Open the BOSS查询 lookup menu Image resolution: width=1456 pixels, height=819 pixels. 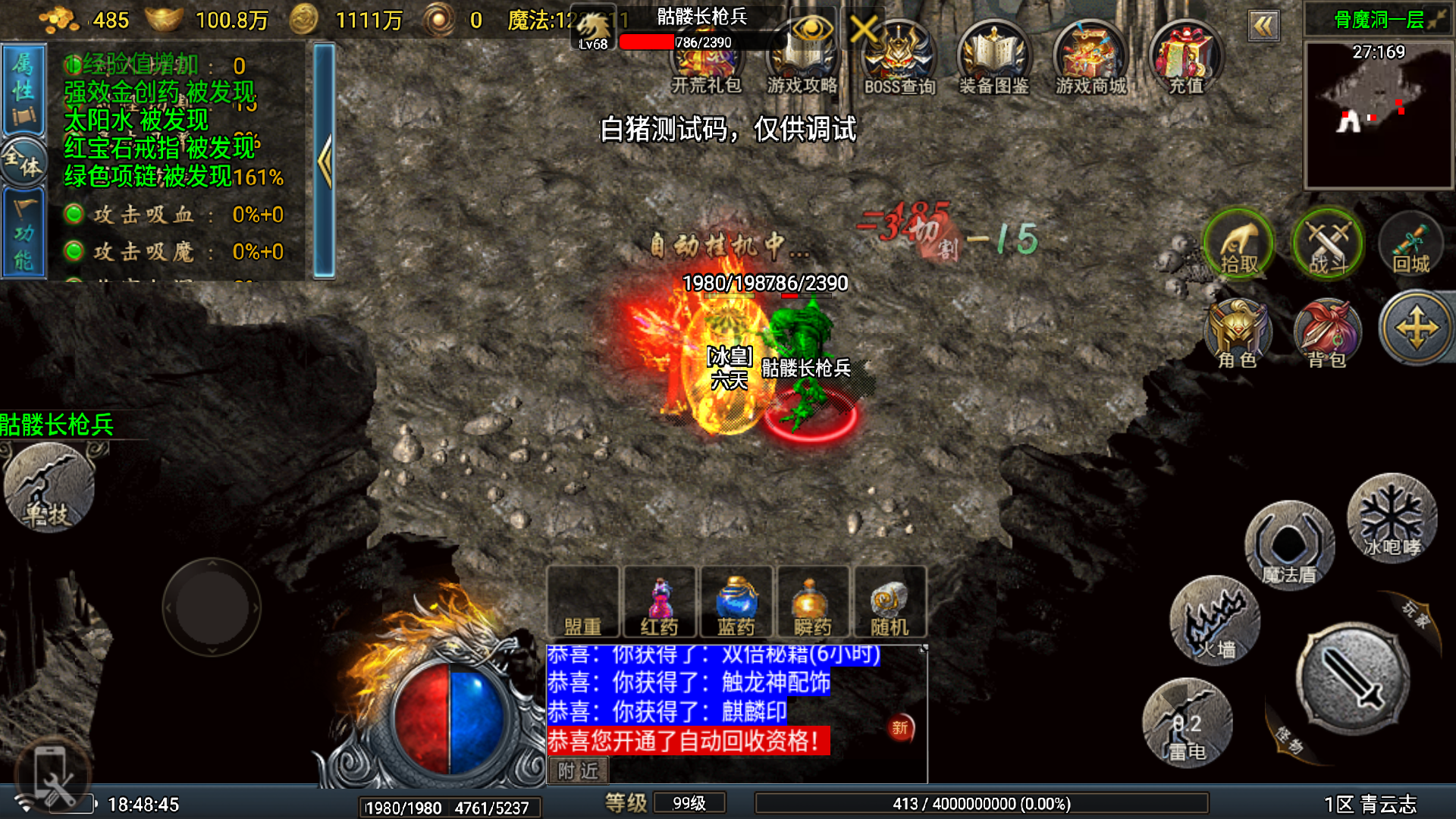tap(899, 59)
